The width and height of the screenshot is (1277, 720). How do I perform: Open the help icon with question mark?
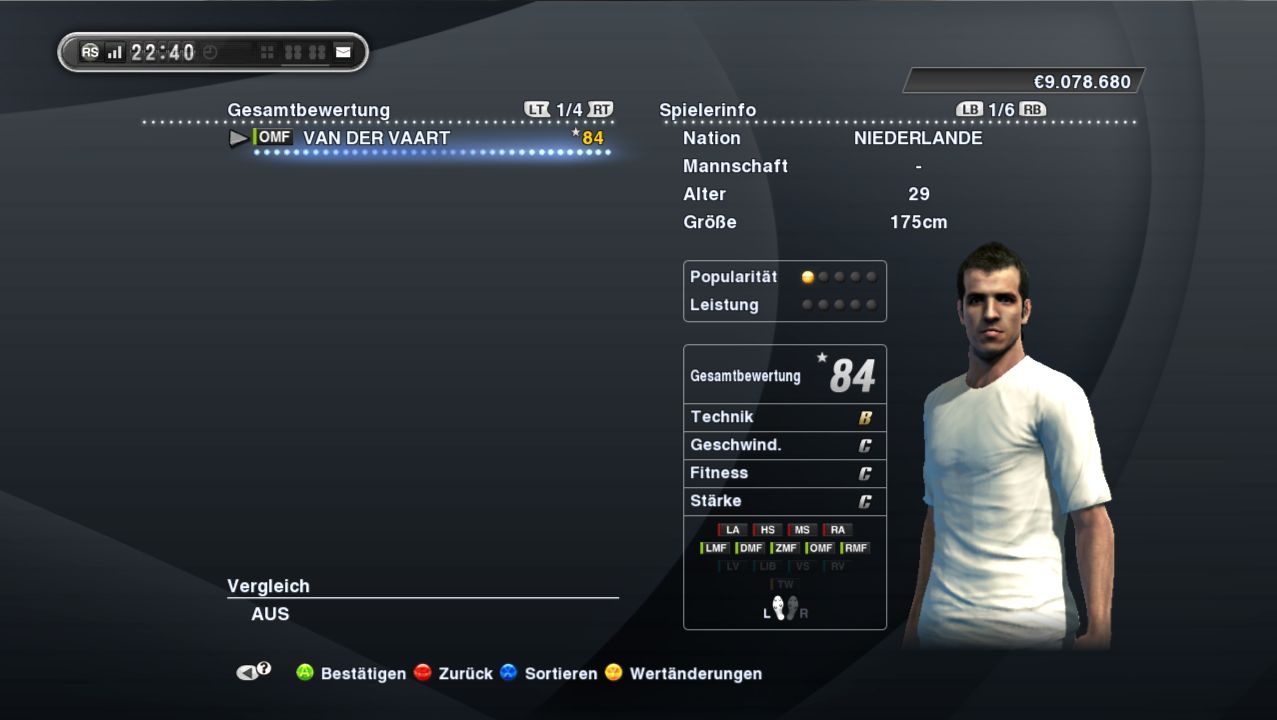pyautogui.click(x=253, y=672)
